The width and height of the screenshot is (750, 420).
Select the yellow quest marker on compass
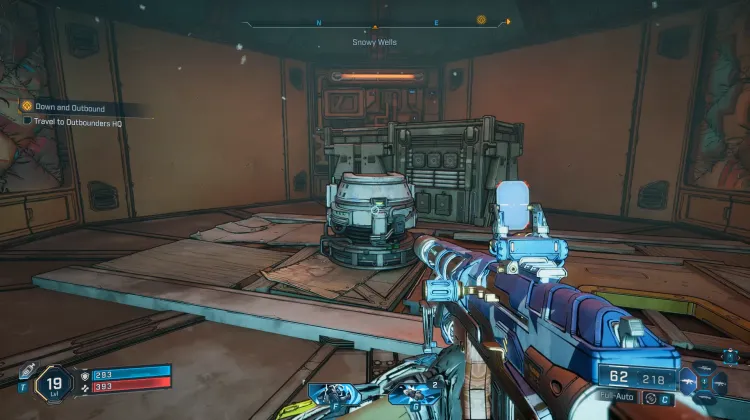coord(482,19)
